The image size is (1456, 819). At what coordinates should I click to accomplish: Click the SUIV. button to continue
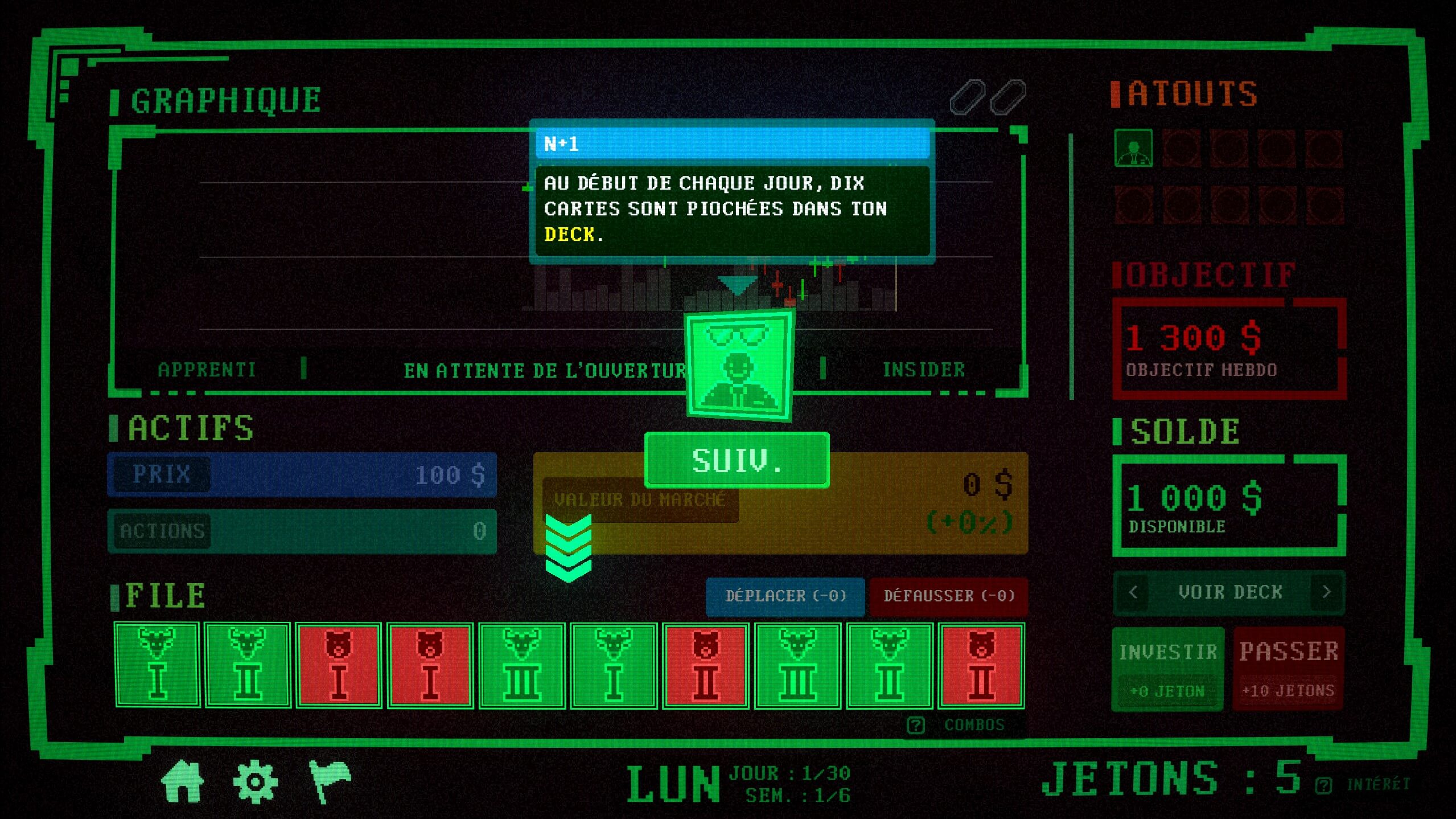(737, 460)
